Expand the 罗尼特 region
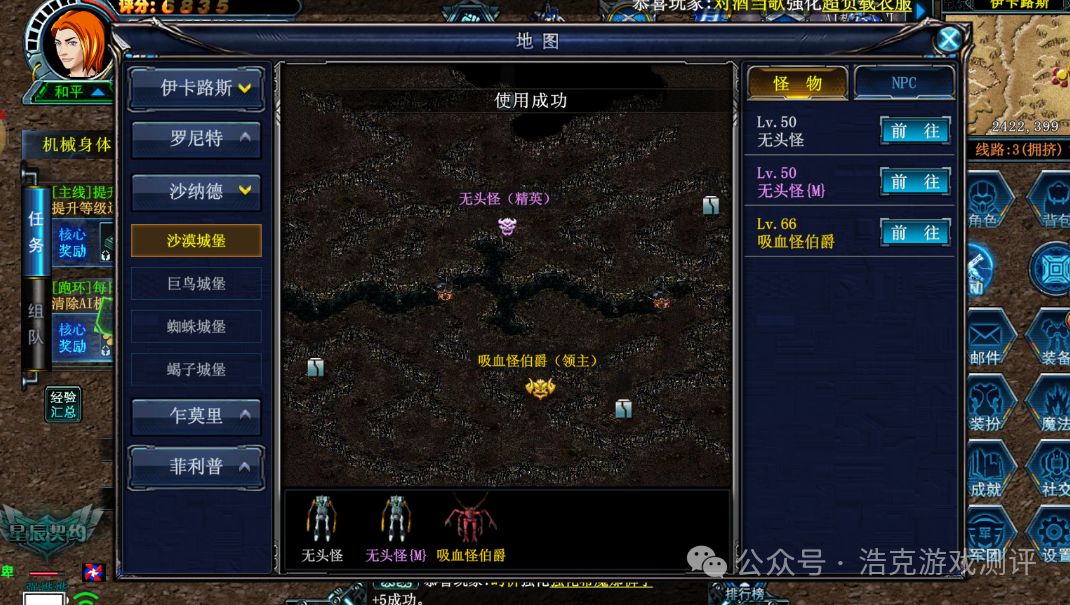 (196, 139)
